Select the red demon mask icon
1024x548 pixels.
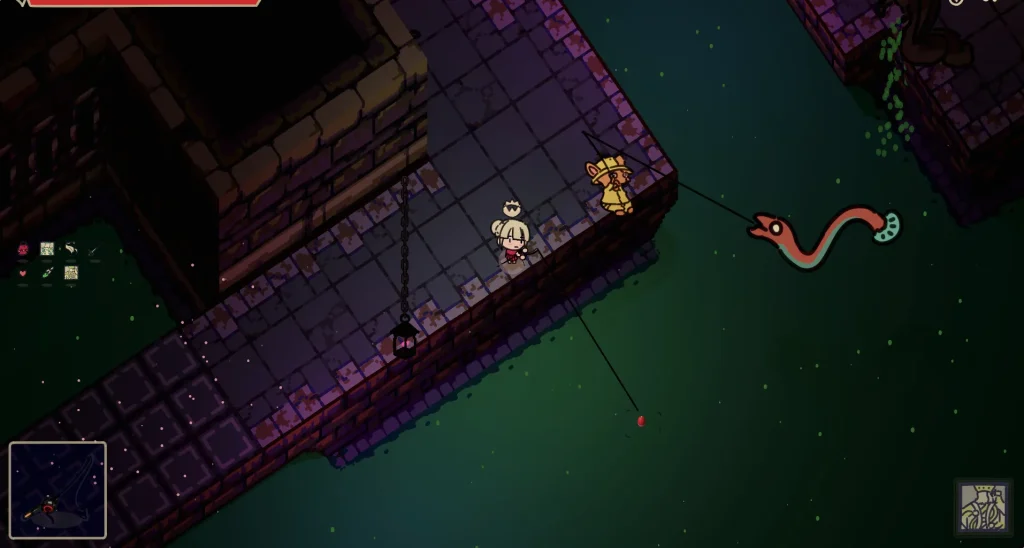tap(23, 249)
